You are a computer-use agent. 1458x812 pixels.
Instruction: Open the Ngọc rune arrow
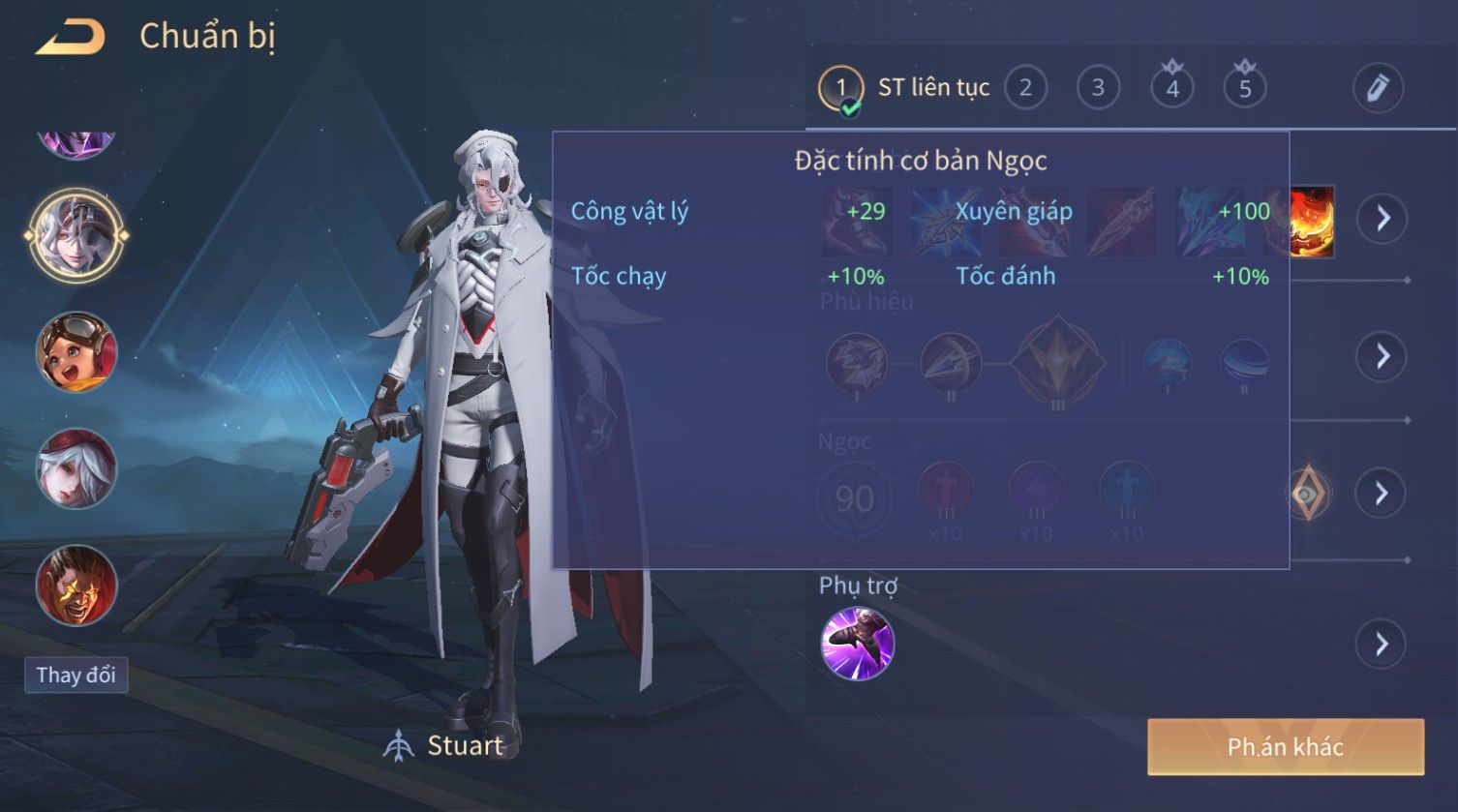[1382, 494]
